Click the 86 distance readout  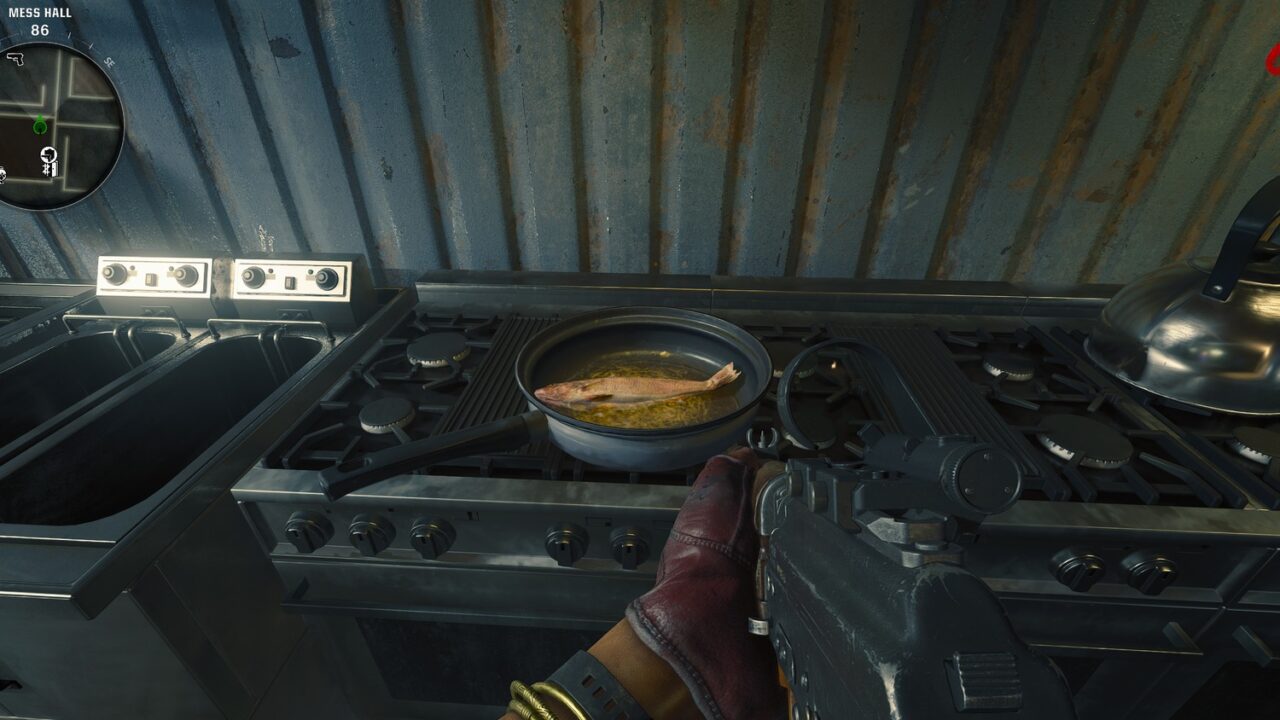point(38,28)
